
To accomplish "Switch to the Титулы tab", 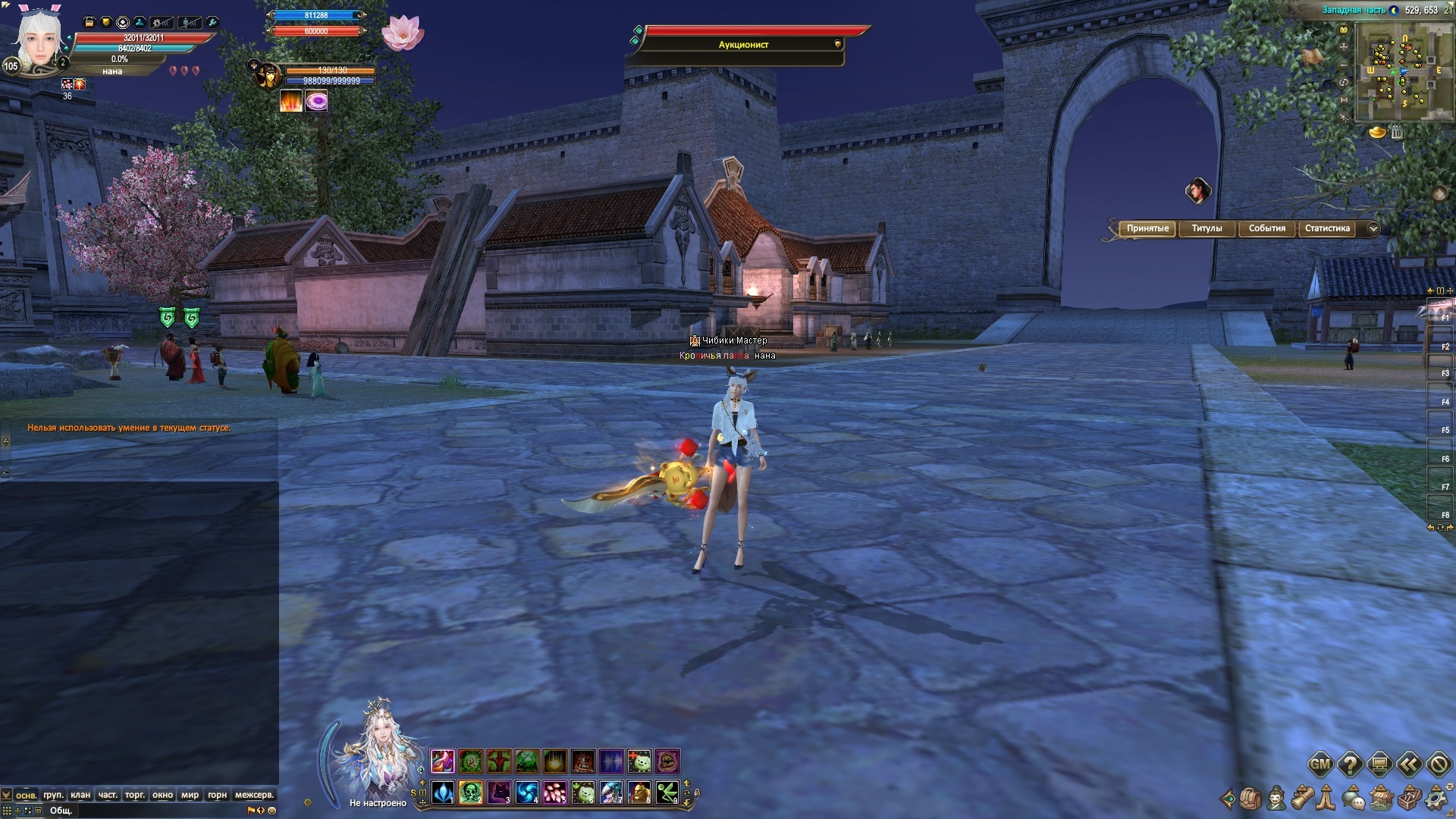I will 1207,228.
